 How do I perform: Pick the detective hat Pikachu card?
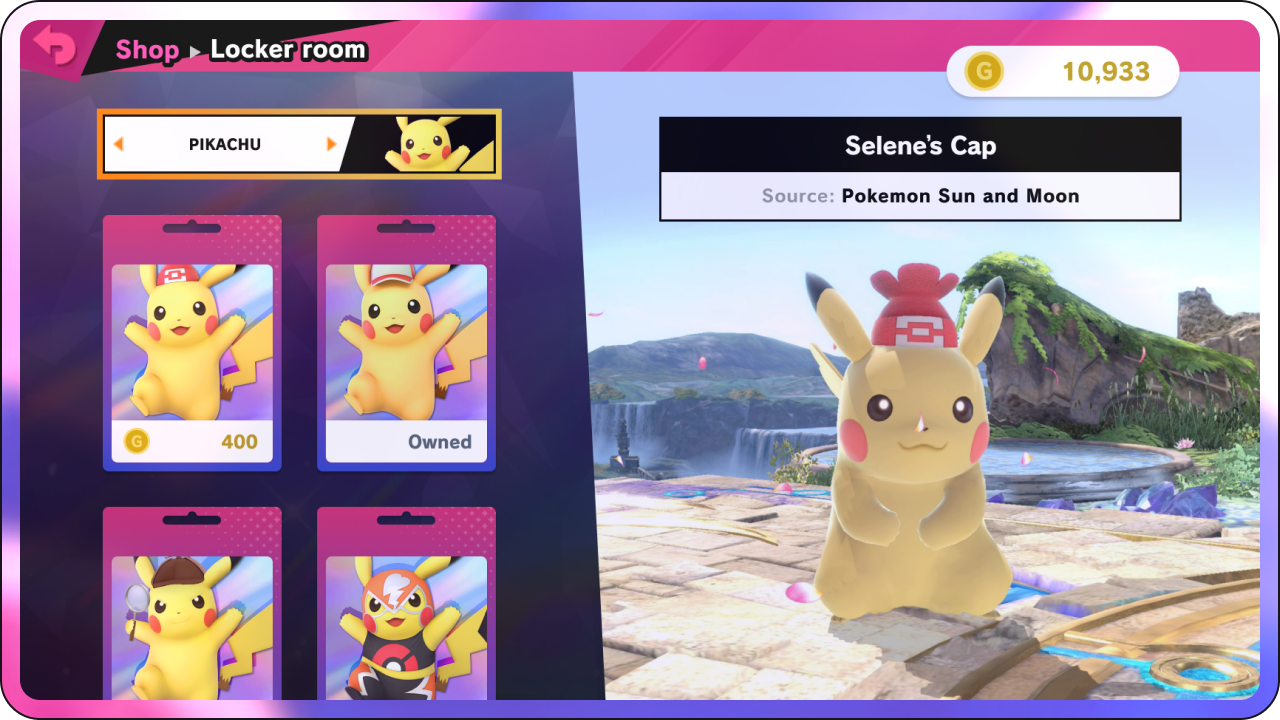tap(192, 610)
